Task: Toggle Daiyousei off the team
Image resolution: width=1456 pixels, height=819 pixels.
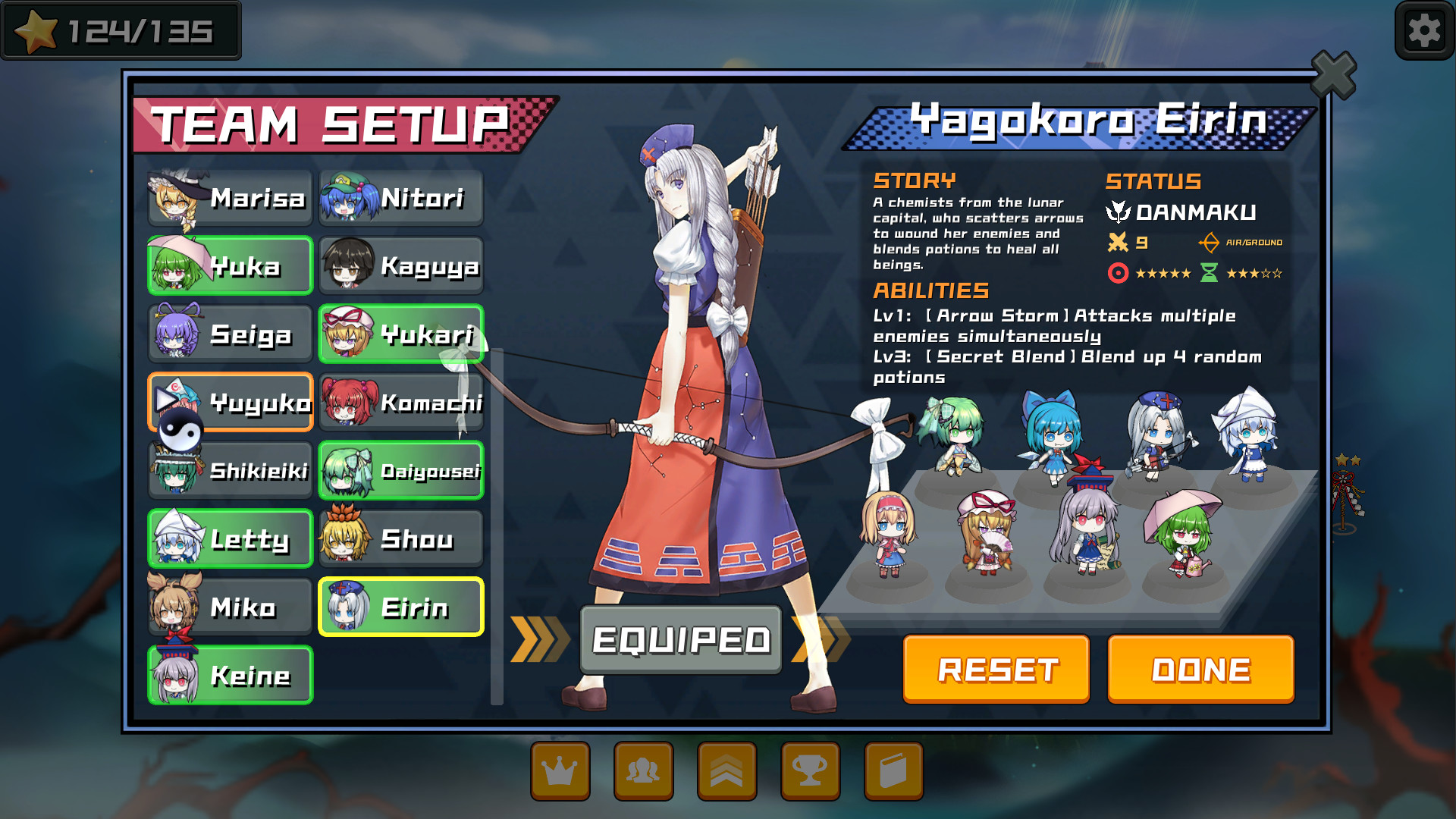Action: point(401,470)
